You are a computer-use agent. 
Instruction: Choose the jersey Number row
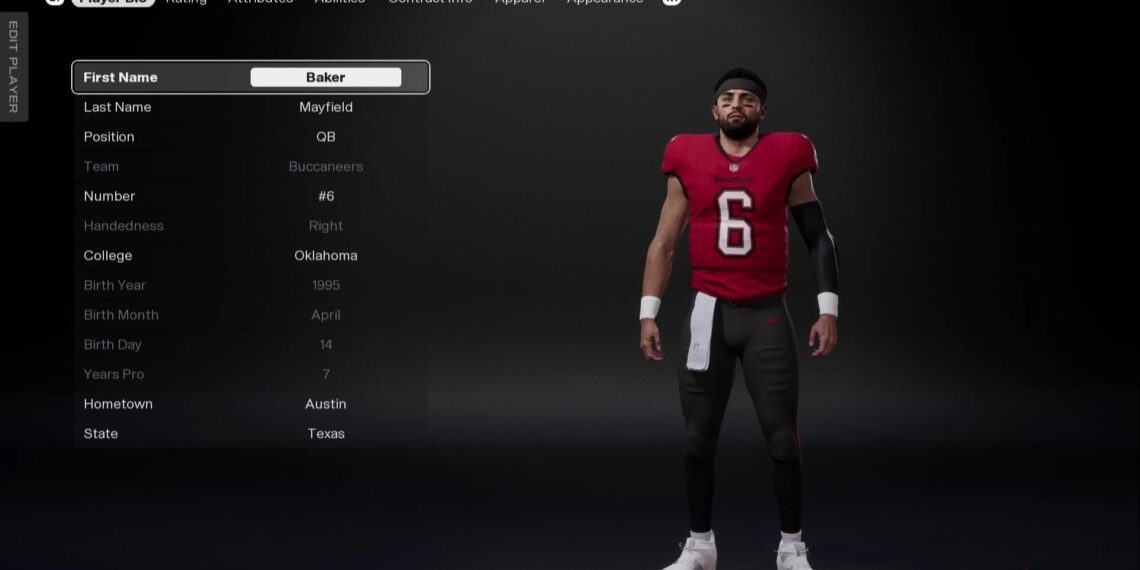tap(251, 196)
